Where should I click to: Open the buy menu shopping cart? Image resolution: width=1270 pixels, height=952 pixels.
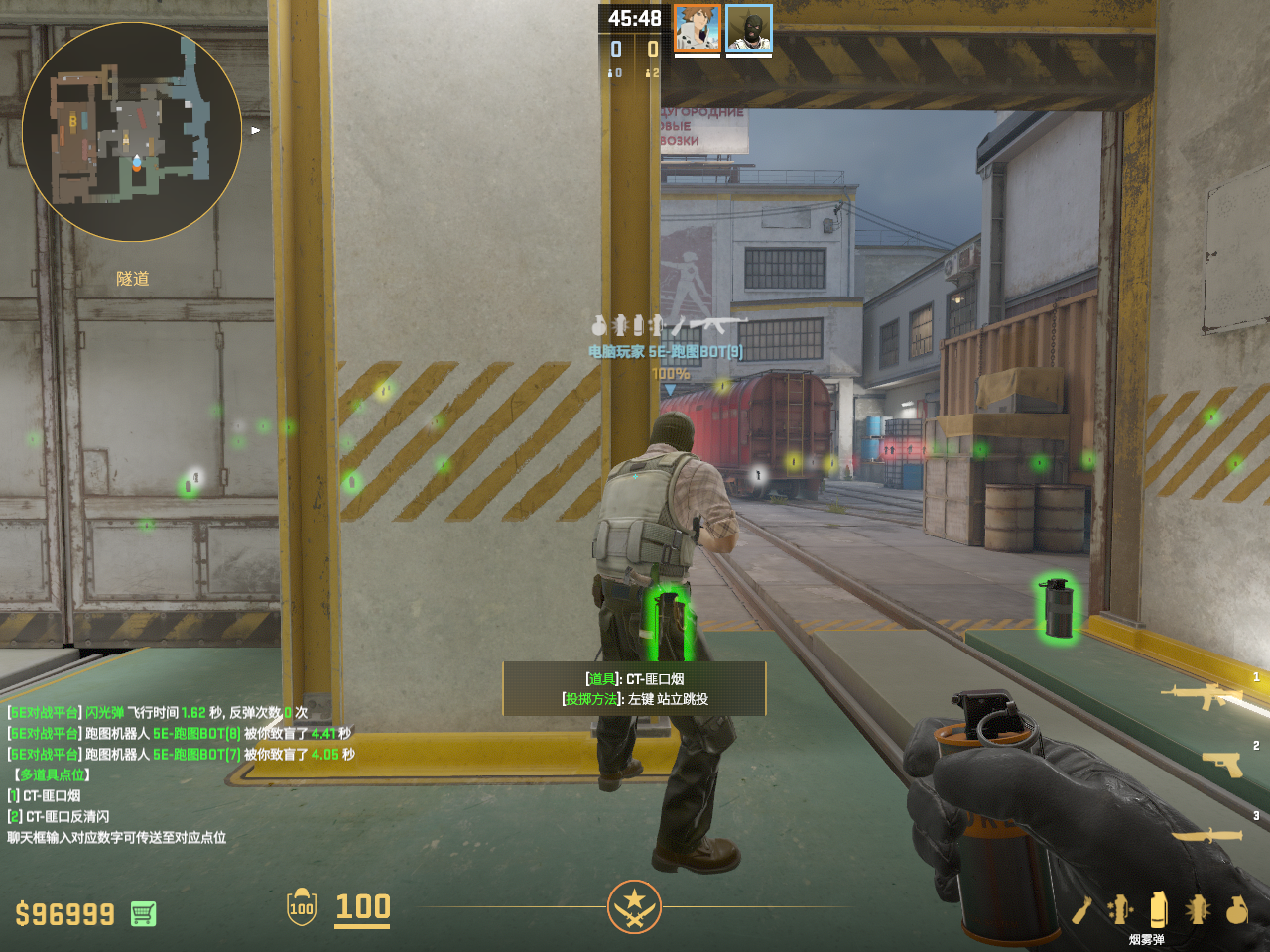pos(143,913)
